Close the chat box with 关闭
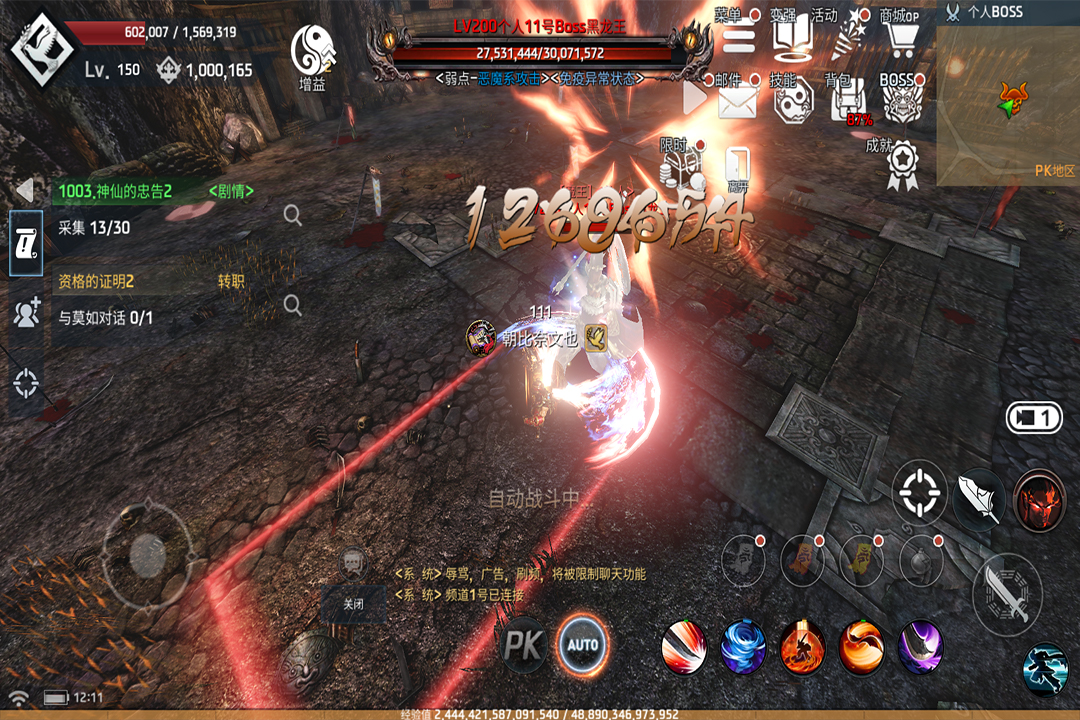Screen dimensions: 1080x720 click(x=353, y=604)
